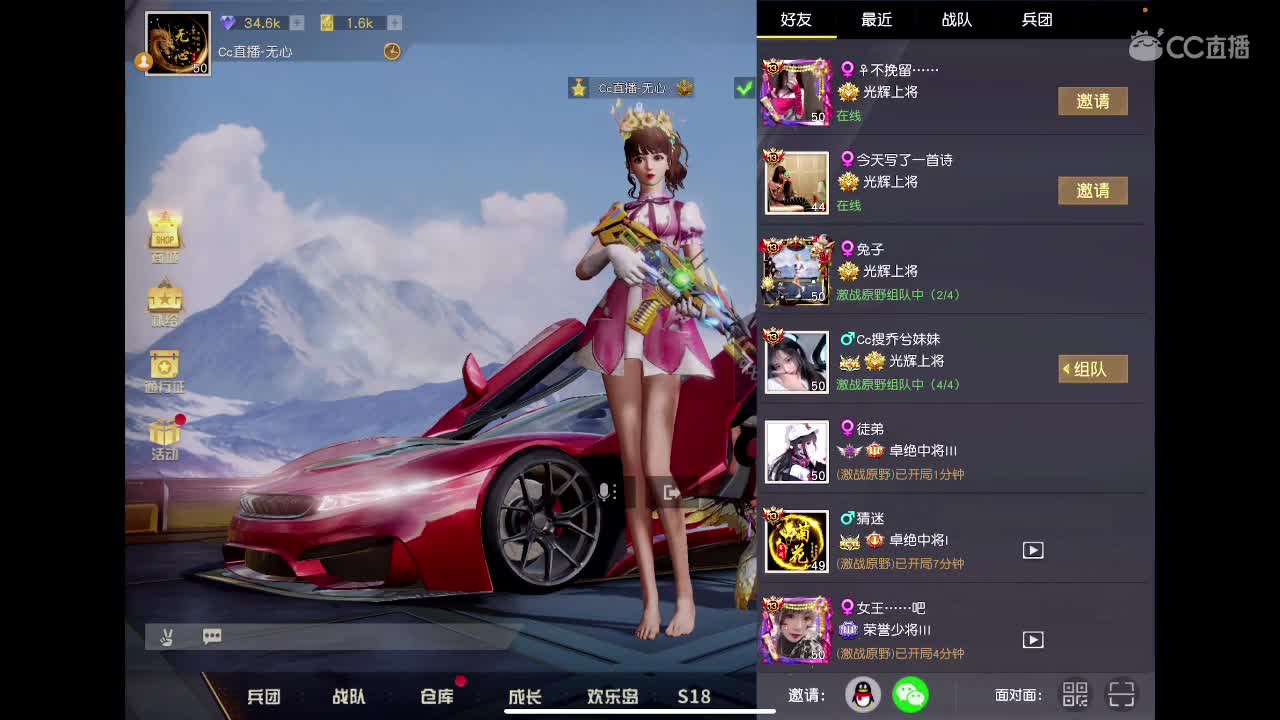Toggle the mic icon on the bottom chat bar
Screen dimensions: 1280x720
(167, 636)
